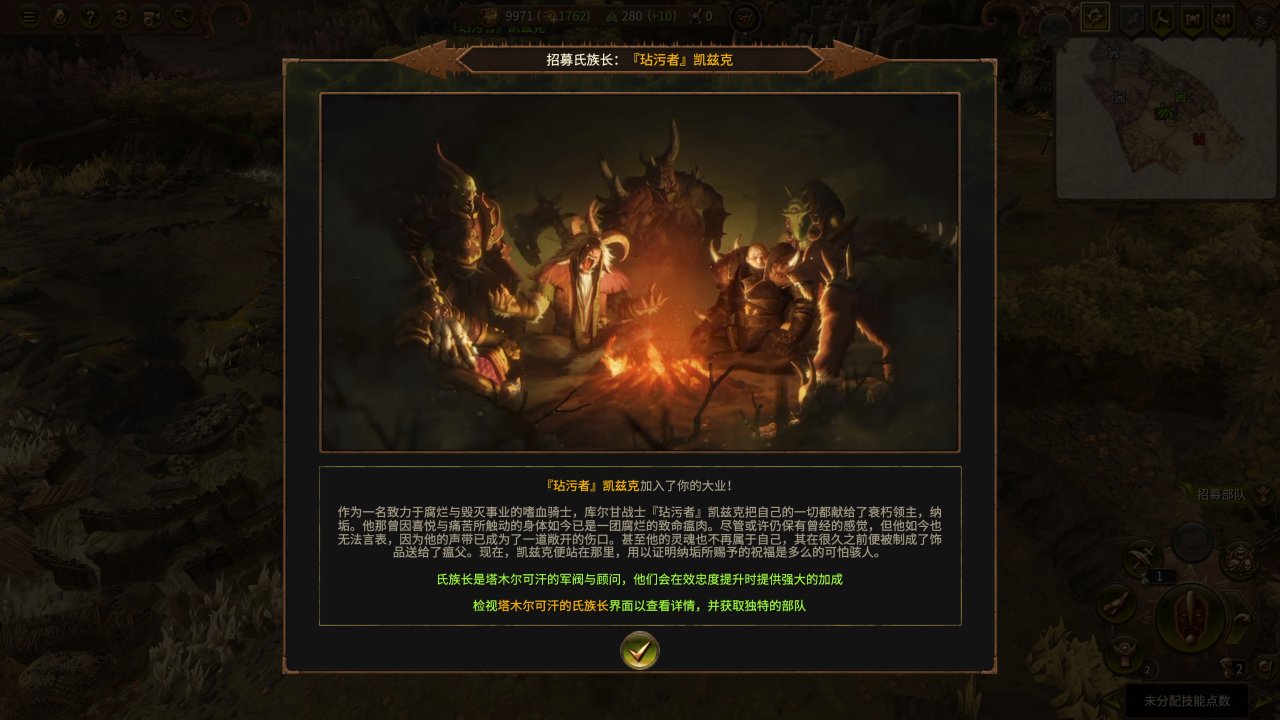Viewport: 1280px width, 720px height.
Task: Open the help question mark icon
Action: (91, 15)
